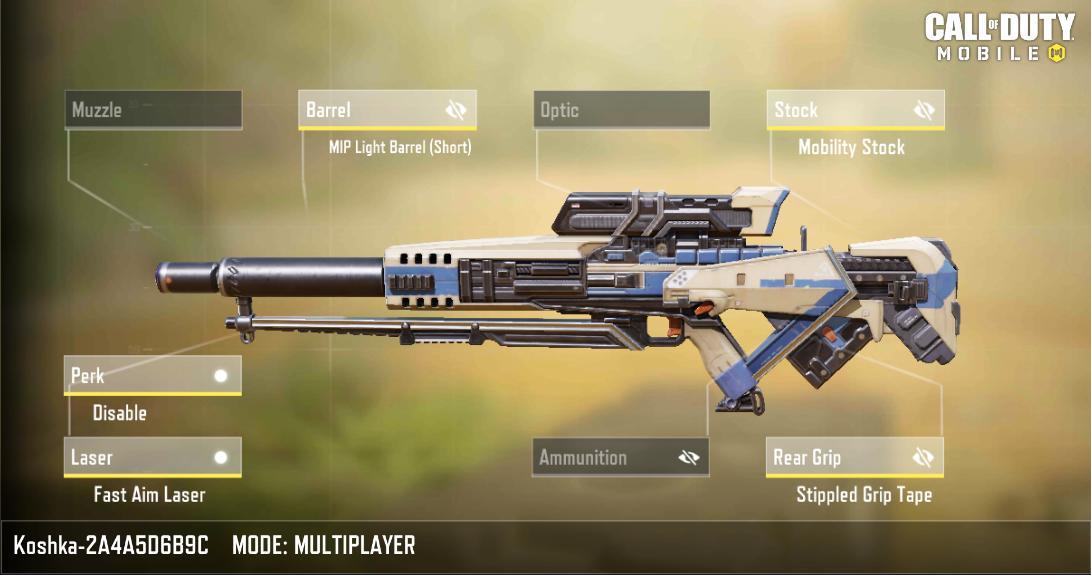Toggle visibility icon on the Ammunition slot
This screenshot has height=575, width=1091.
point(688,458)
